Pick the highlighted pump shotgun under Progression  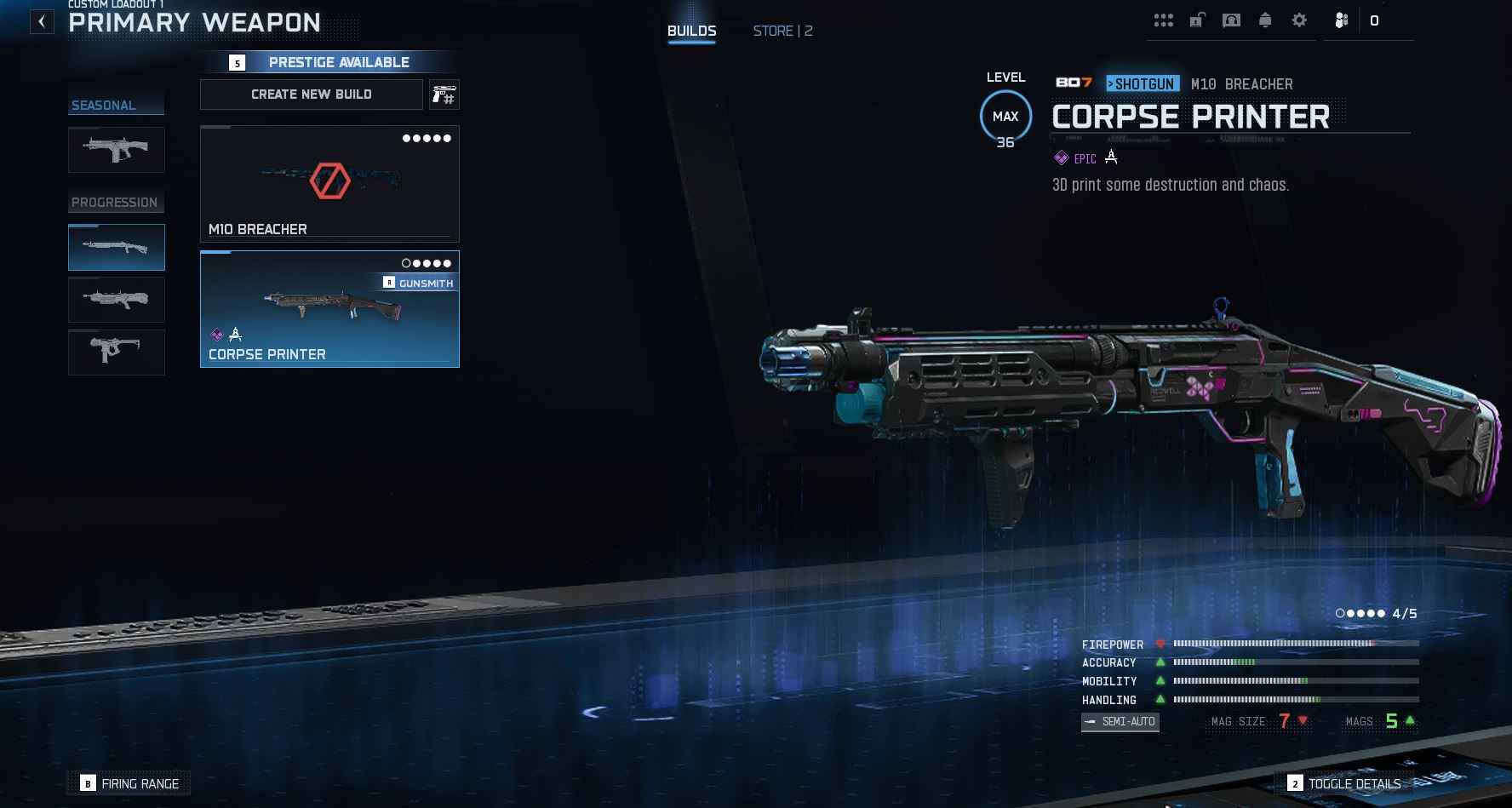point(117,248)
